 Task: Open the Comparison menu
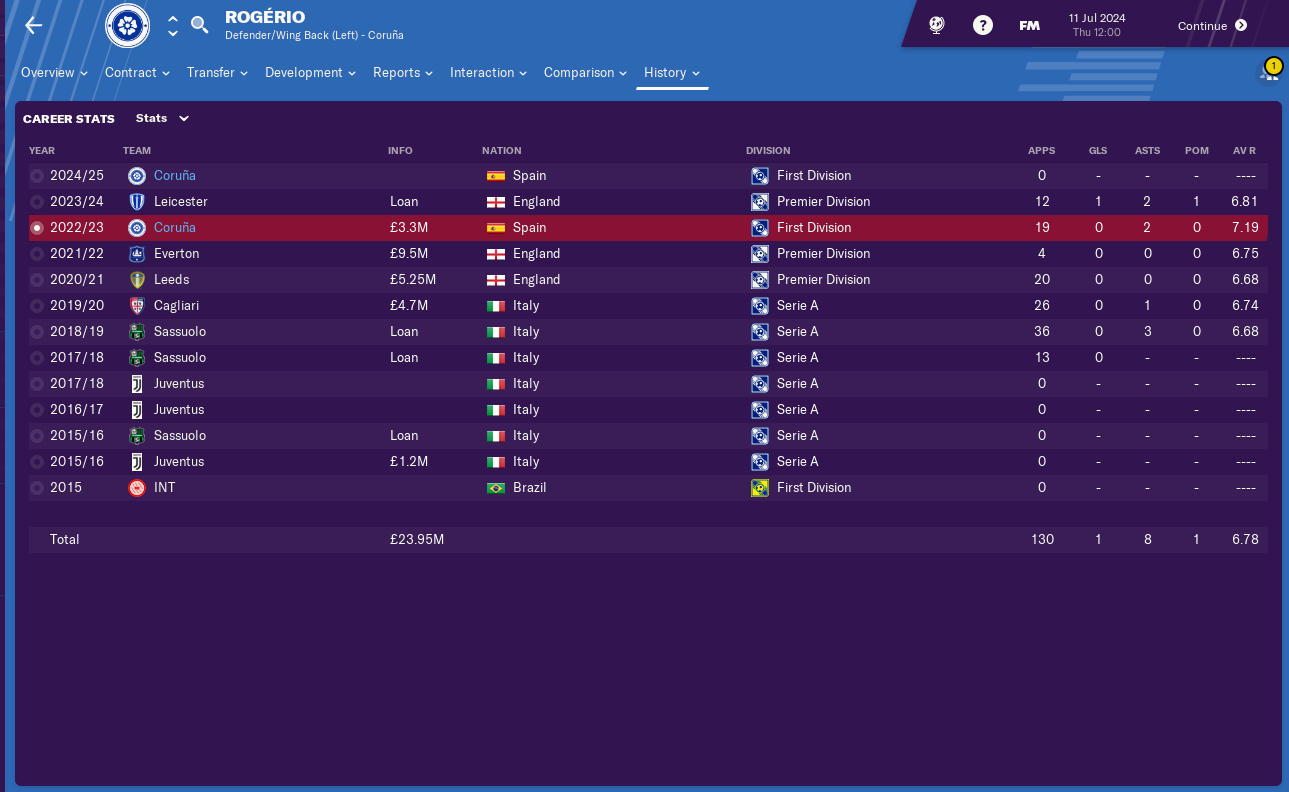(x=585, y=73)
